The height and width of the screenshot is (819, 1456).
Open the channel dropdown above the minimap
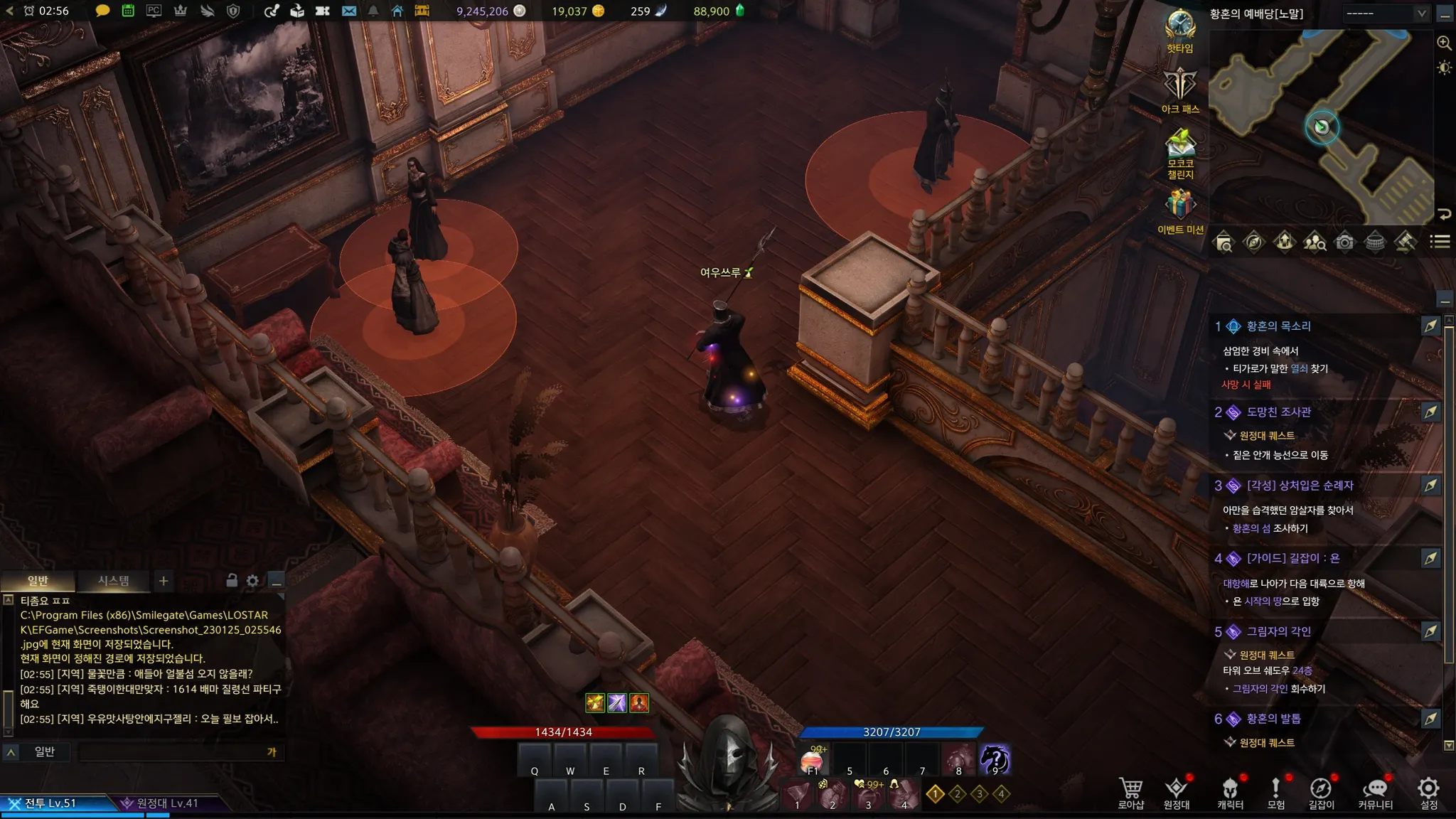[x=1385, y=13]
